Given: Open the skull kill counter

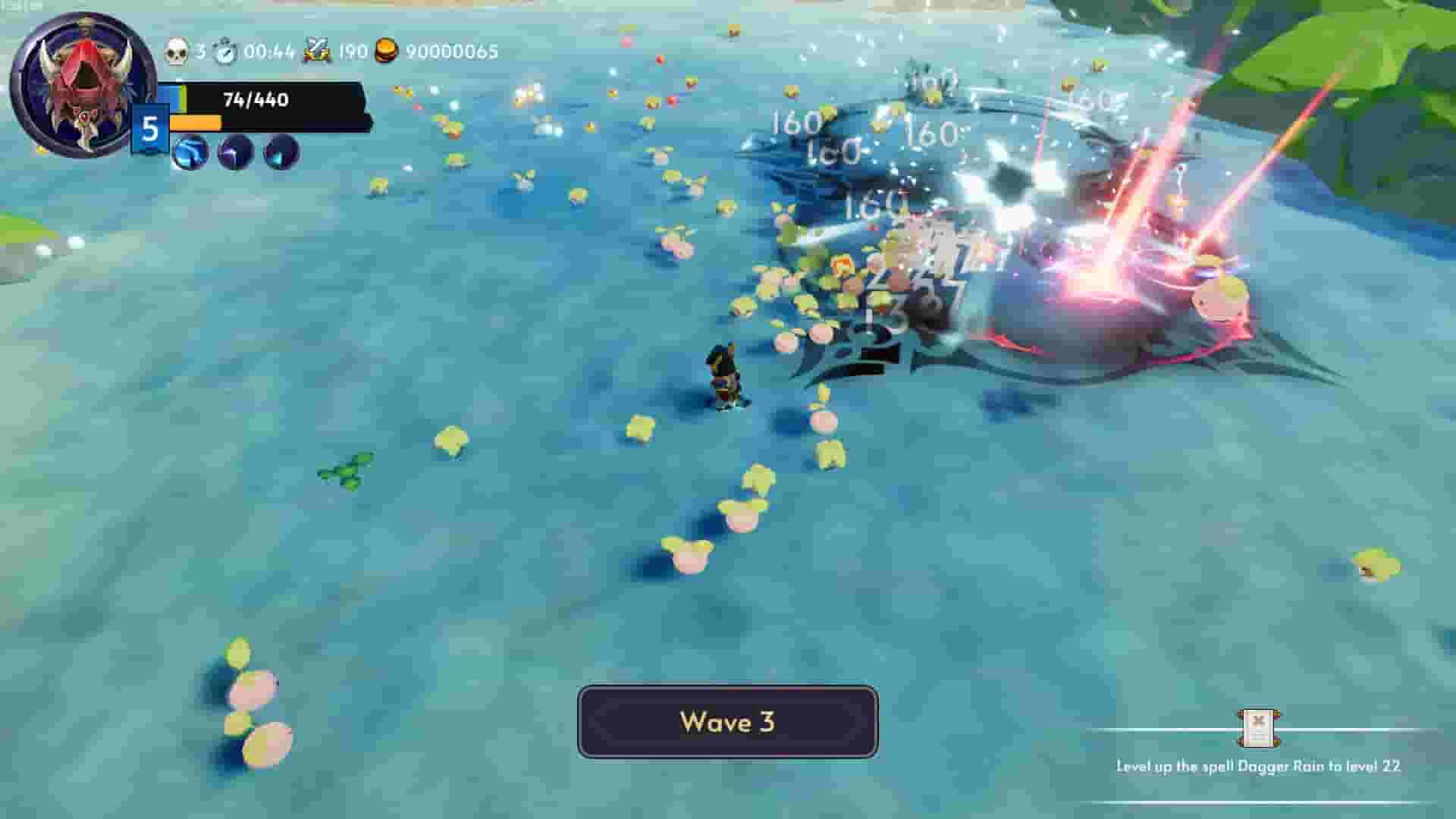Looking at the screenshot, I should pyautogui.click(x=176, y=52).
